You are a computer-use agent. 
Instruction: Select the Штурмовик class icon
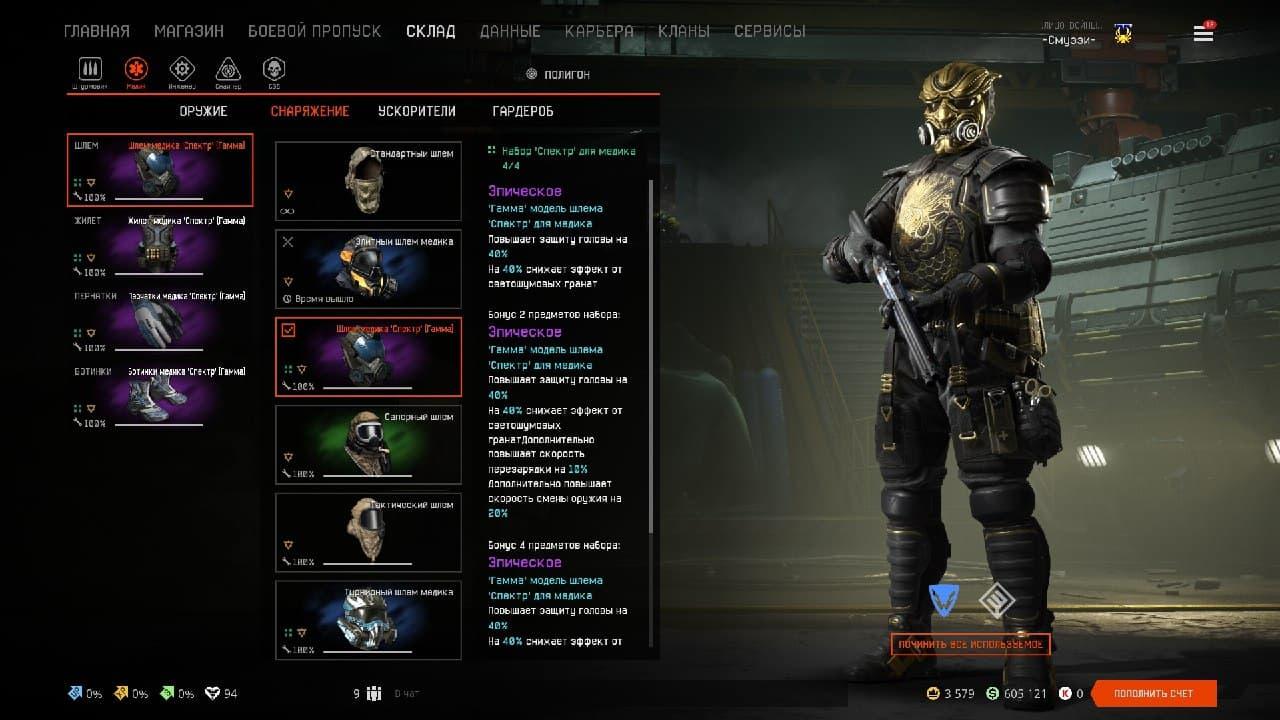point(92,70)
